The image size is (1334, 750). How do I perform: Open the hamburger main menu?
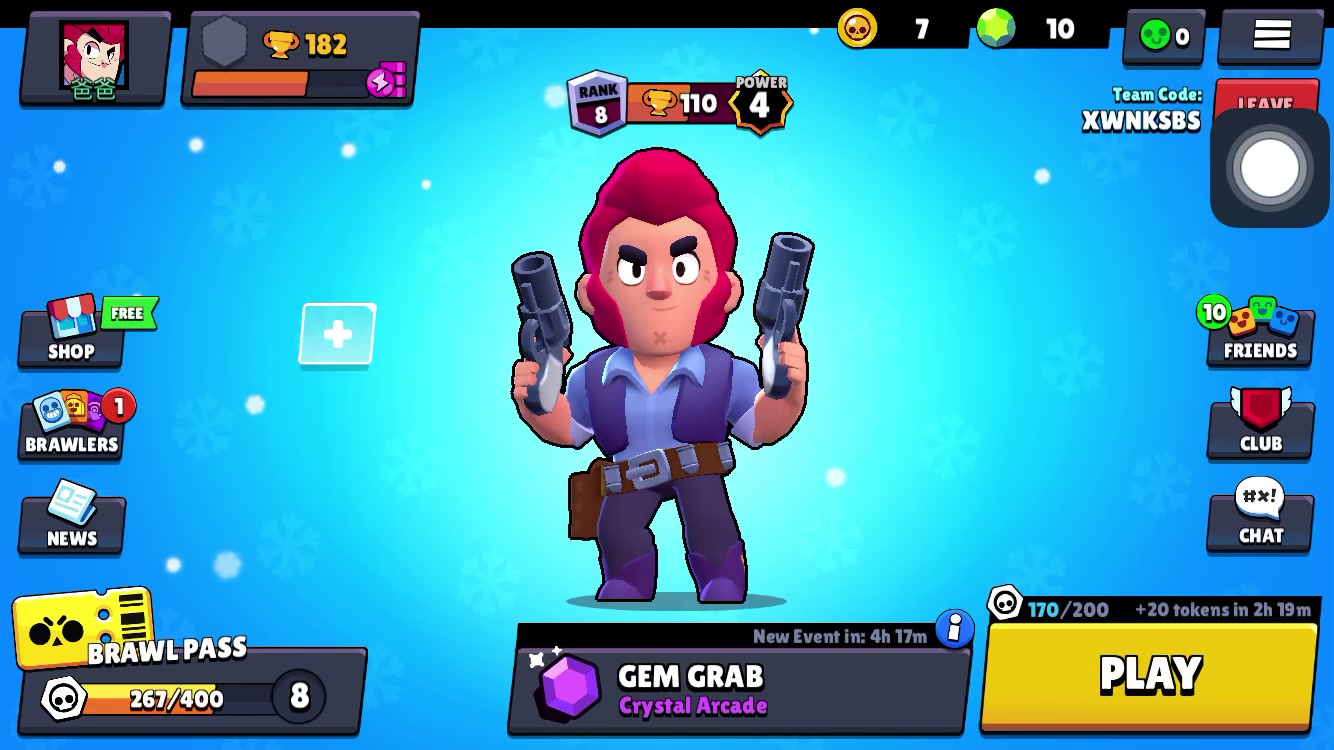[x=1271, y=35]
